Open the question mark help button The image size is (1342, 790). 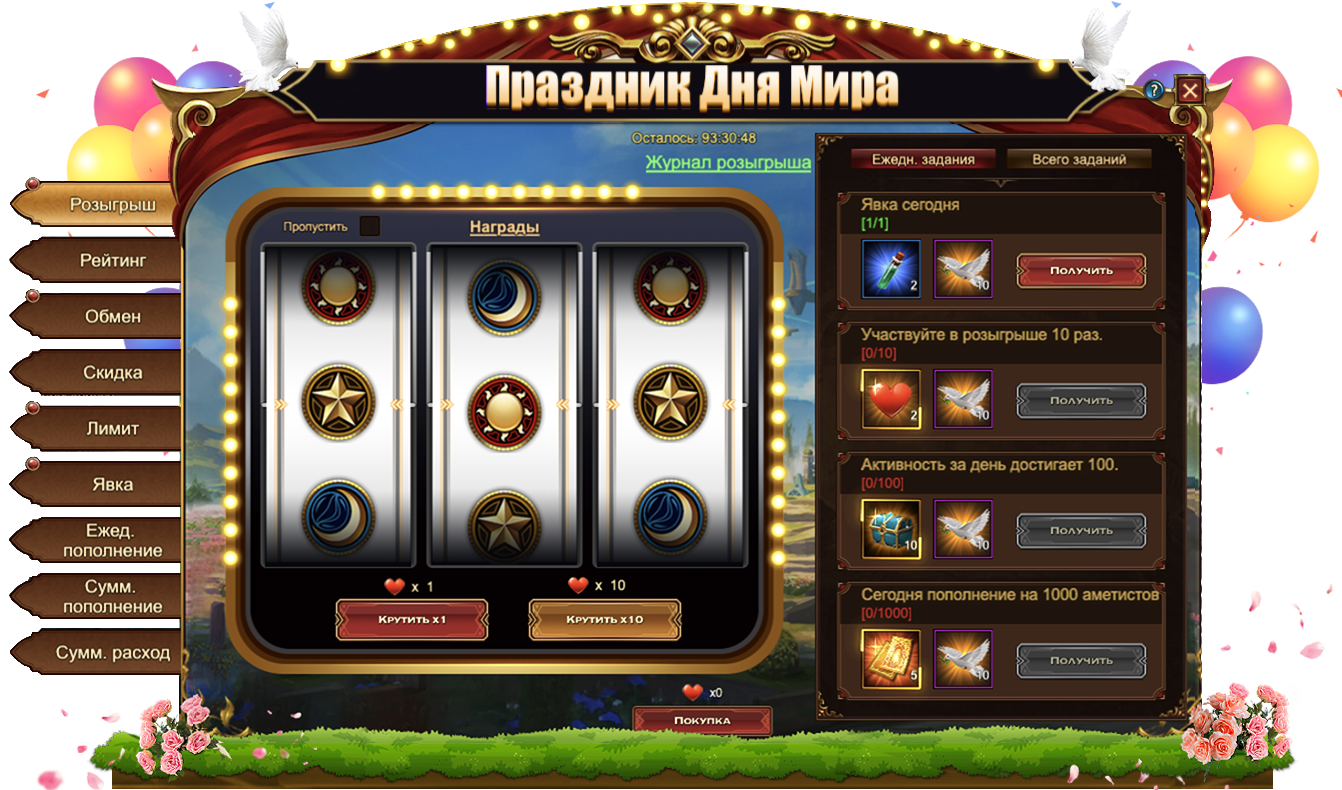pyautogui.click(x=1154, y=91)
